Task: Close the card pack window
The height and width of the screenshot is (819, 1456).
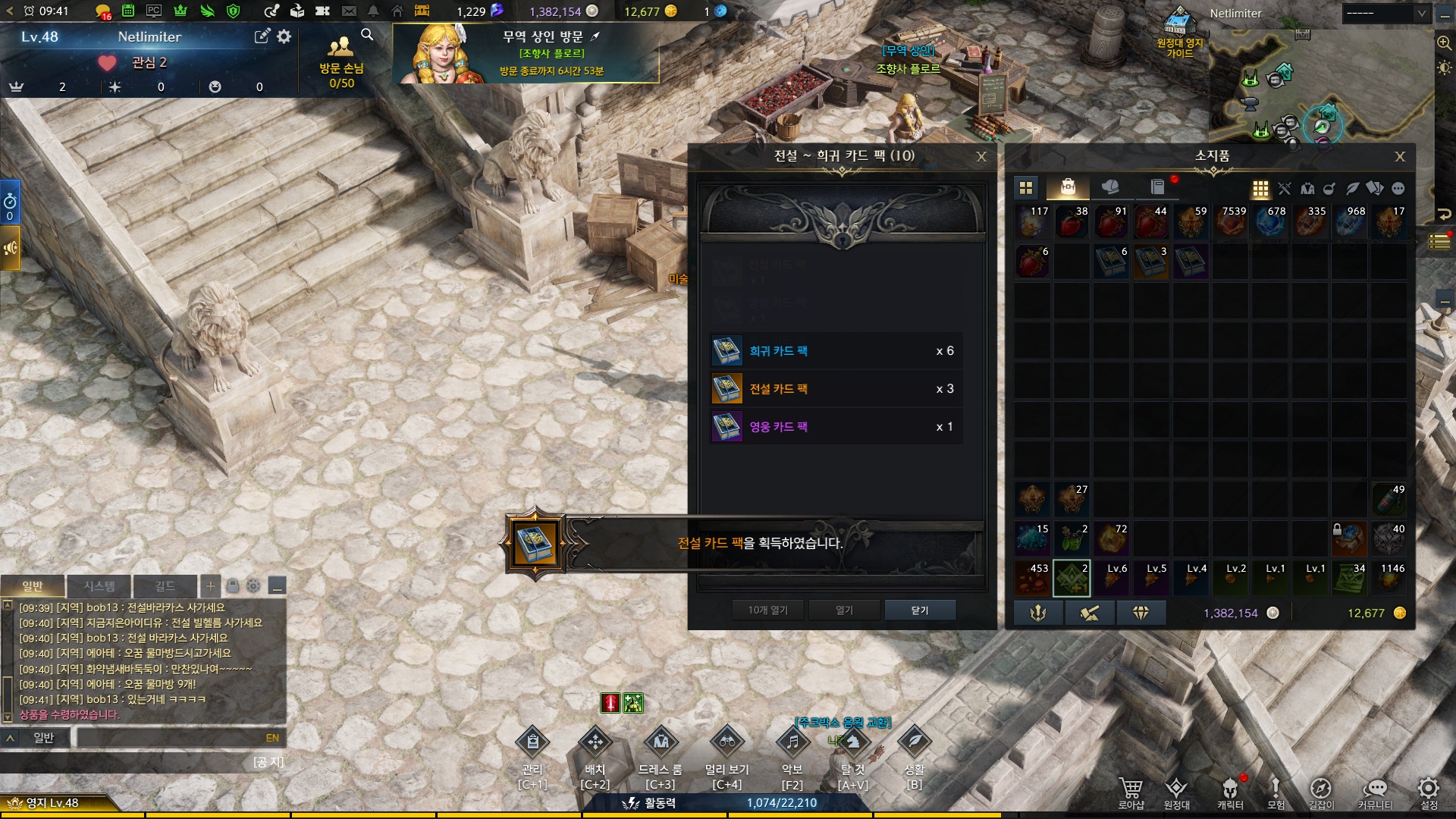Action: (981, 156)
